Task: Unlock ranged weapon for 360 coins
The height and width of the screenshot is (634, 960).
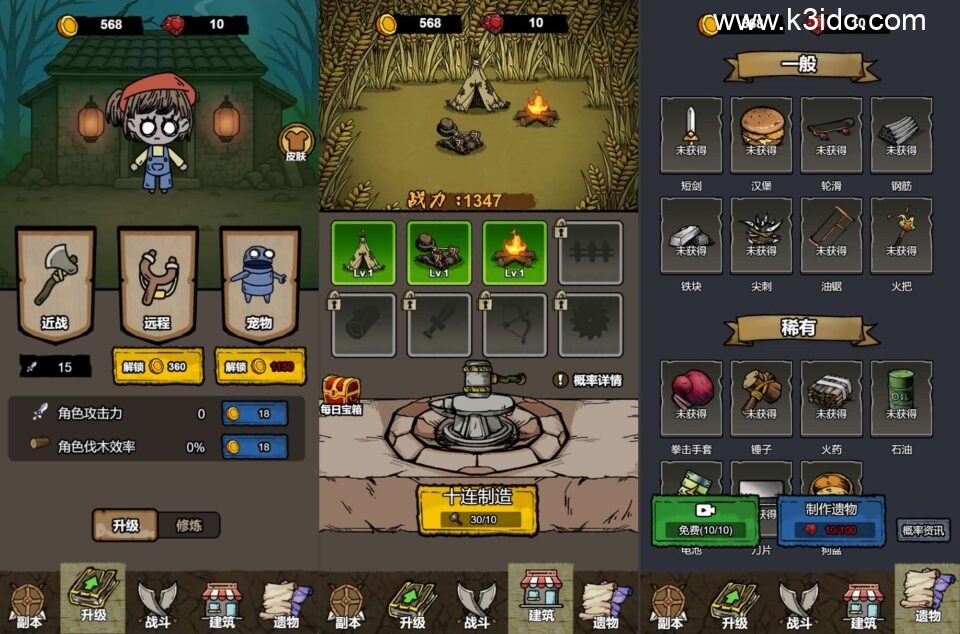Action: pos(157,367)
